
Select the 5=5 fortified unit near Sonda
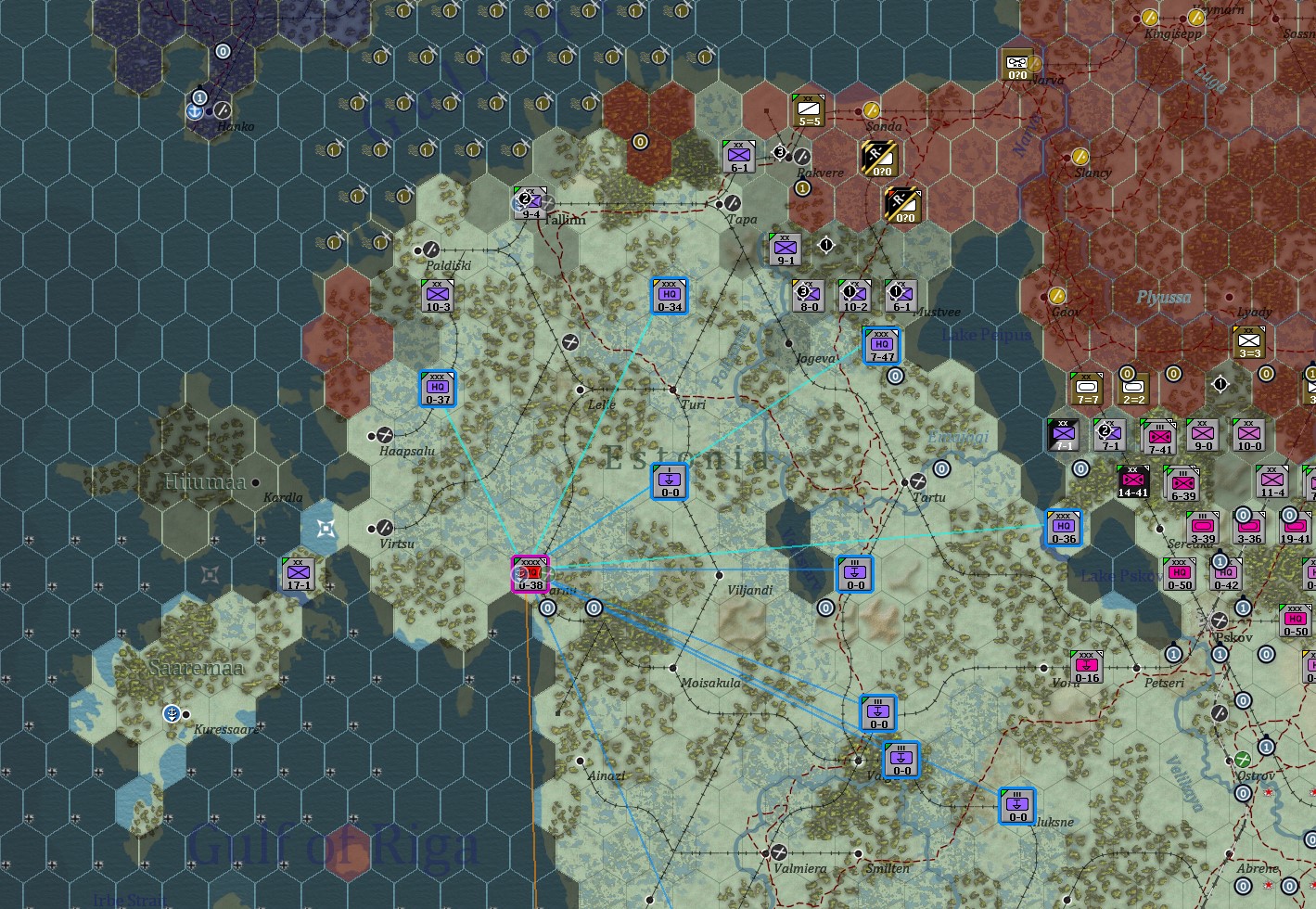click(x=809, y=111)
